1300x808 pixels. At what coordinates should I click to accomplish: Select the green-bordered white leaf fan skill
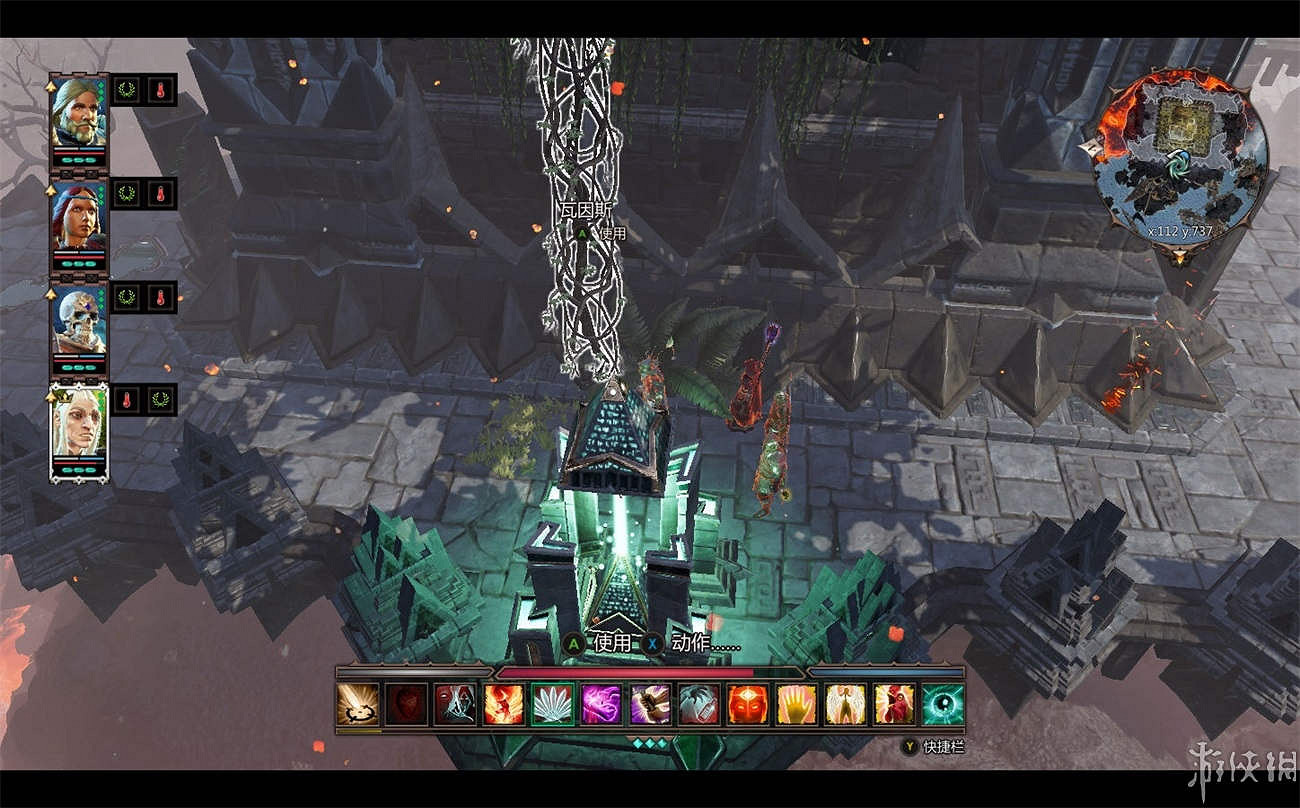553,704
